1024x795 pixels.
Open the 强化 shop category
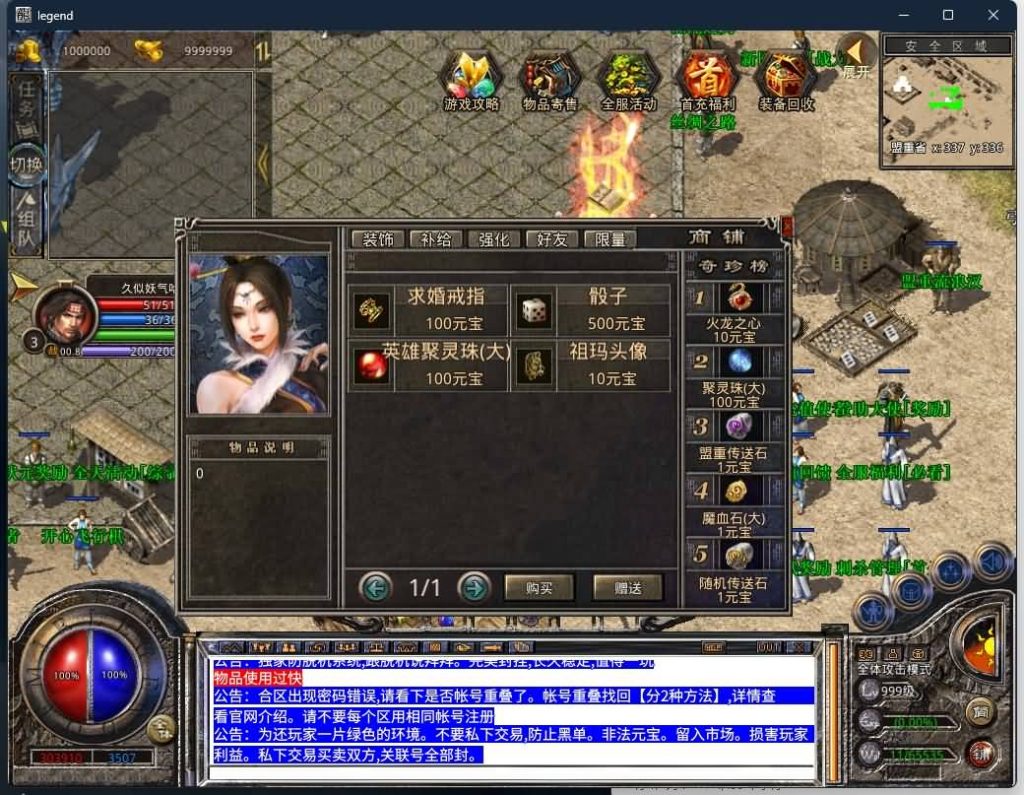494,239
